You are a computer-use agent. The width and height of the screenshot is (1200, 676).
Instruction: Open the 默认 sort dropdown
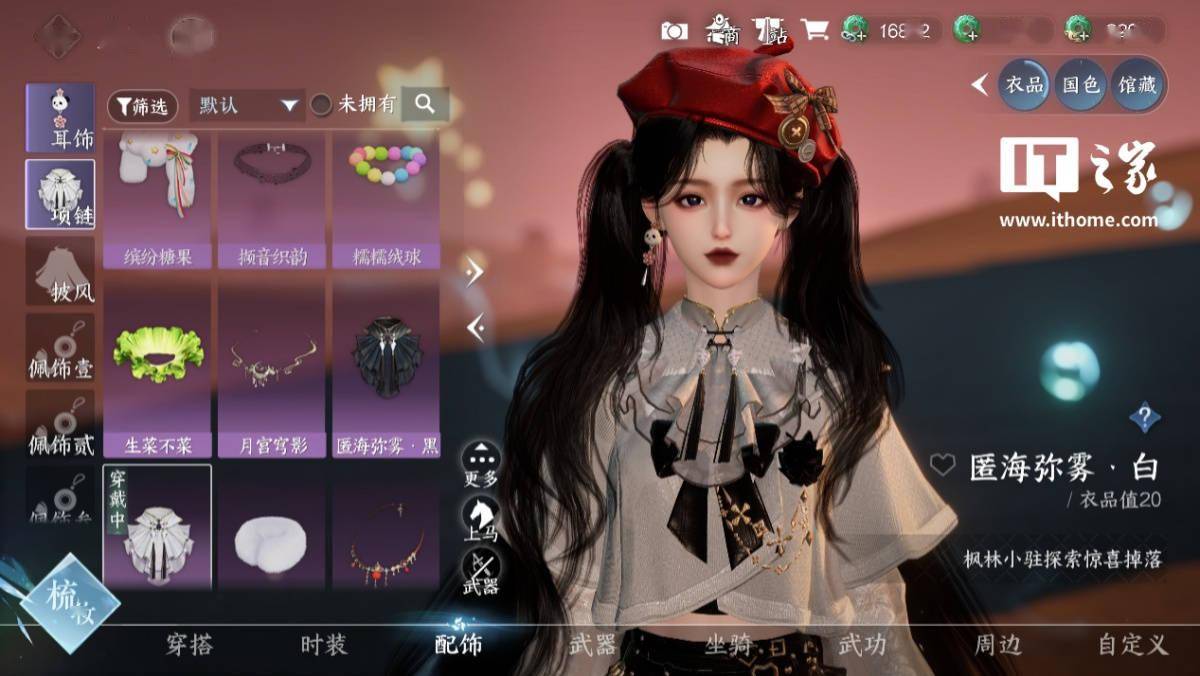pos(248,105)
